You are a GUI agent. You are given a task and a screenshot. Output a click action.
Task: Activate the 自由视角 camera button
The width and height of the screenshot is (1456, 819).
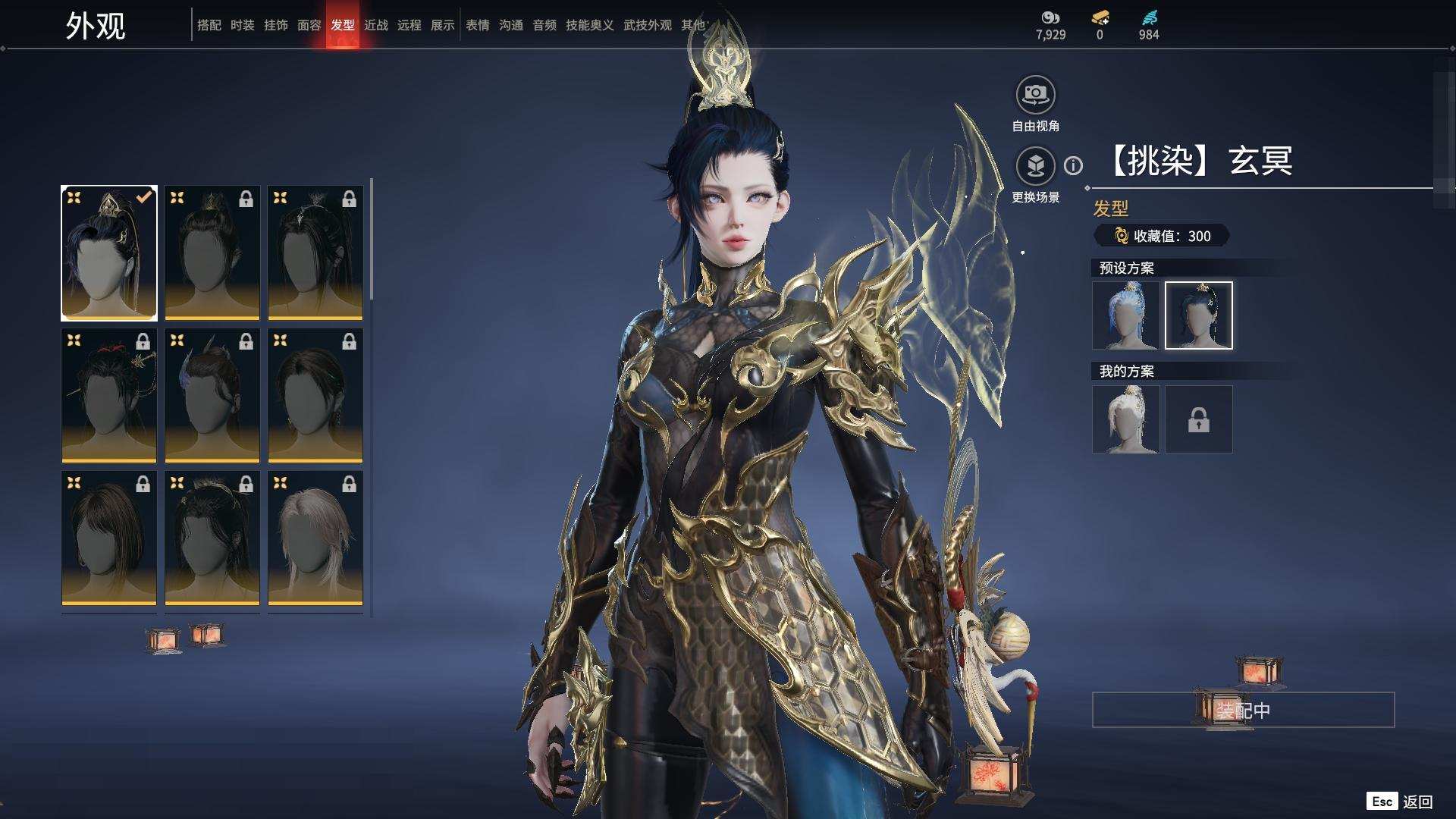tap(1035, 95)
